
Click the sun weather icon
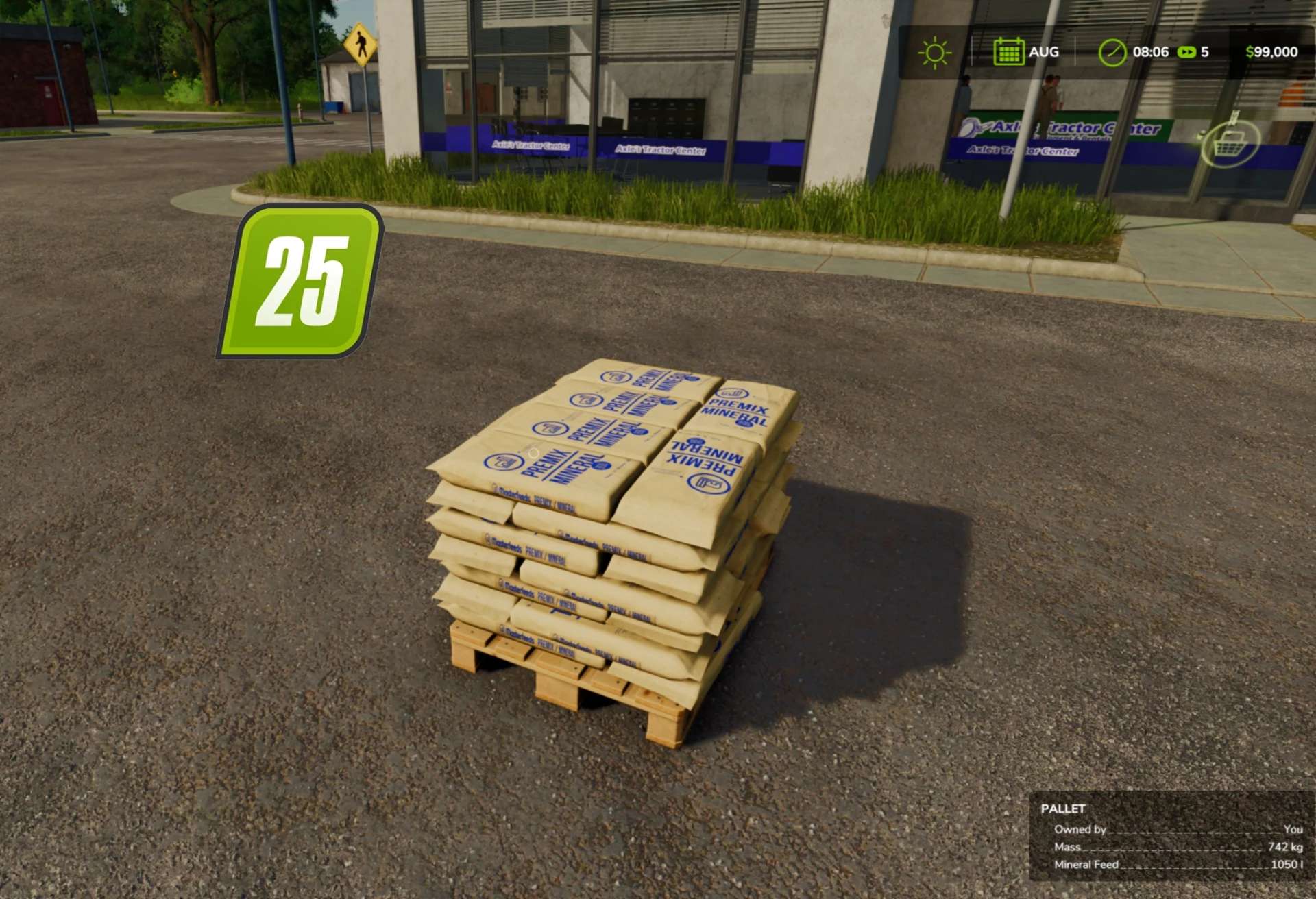coord(934,53)
